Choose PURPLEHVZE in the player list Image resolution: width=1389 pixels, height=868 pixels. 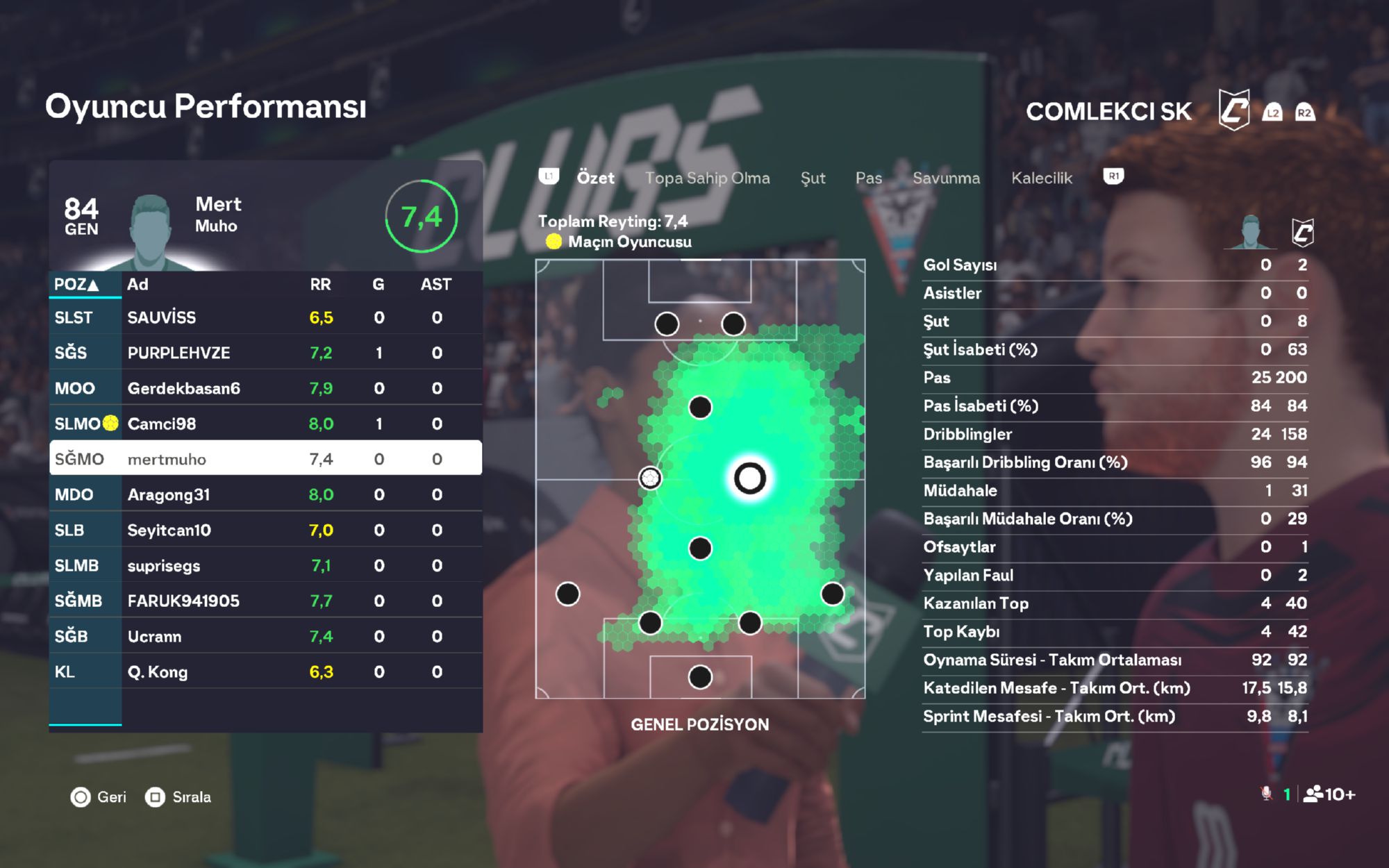pos(265,353)
